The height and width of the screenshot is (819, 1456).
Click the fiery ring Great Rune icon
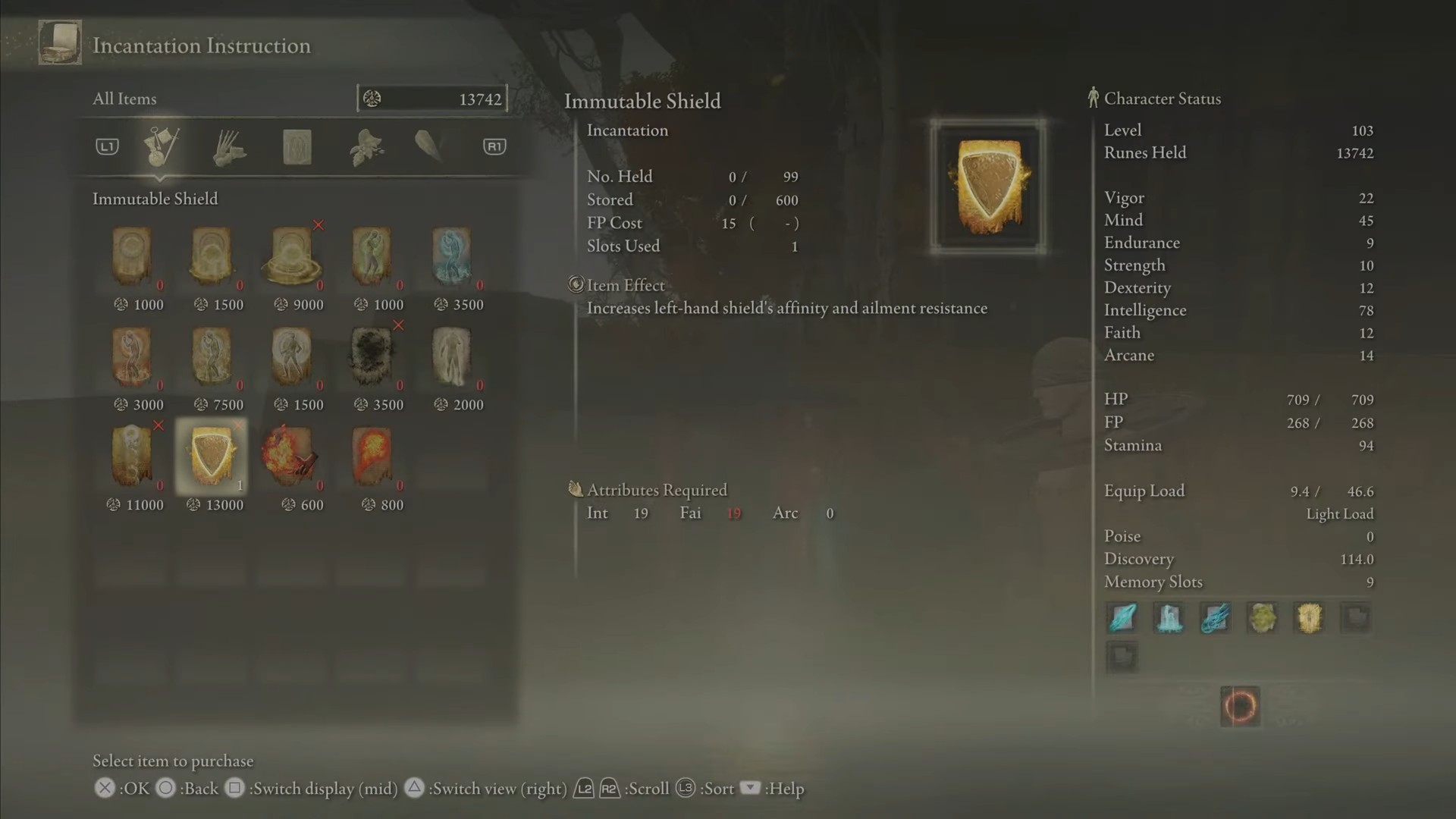coord(1241,706)
